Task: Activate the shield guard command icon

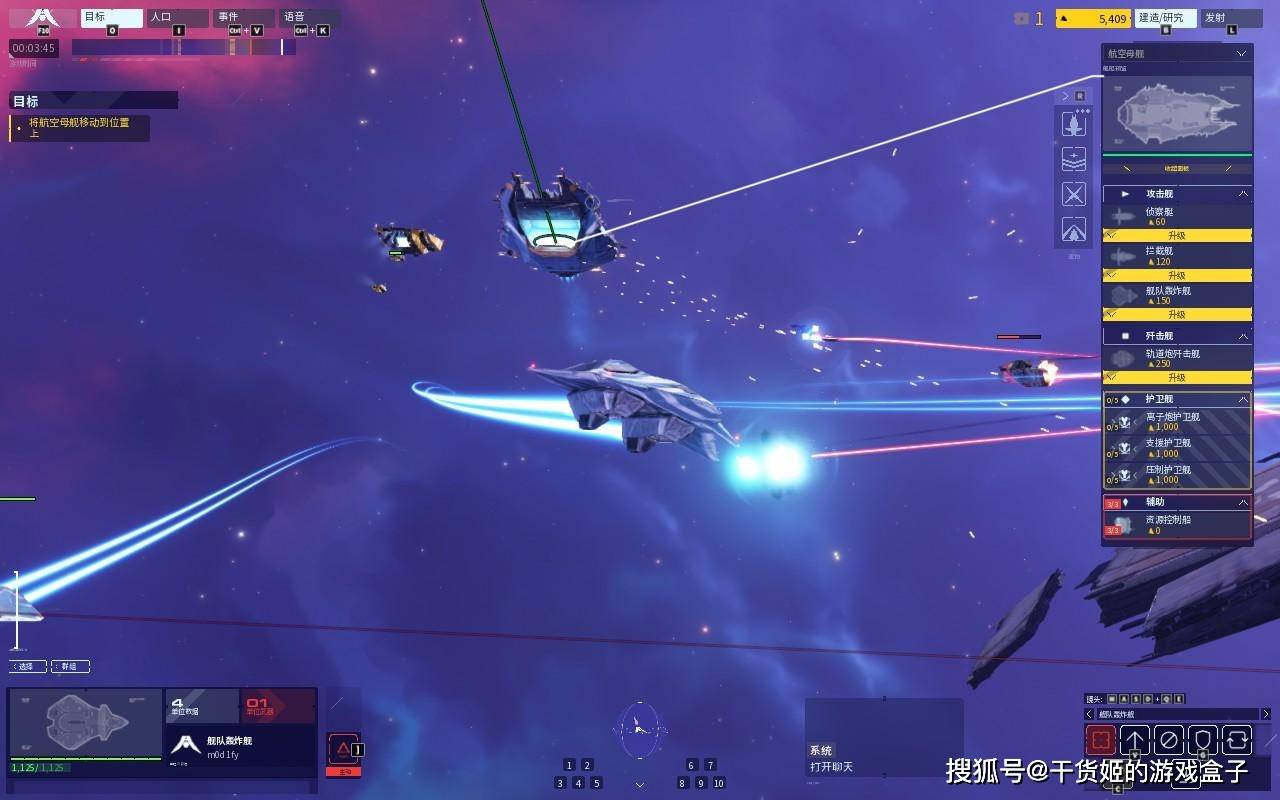Action: (1202, 740)
